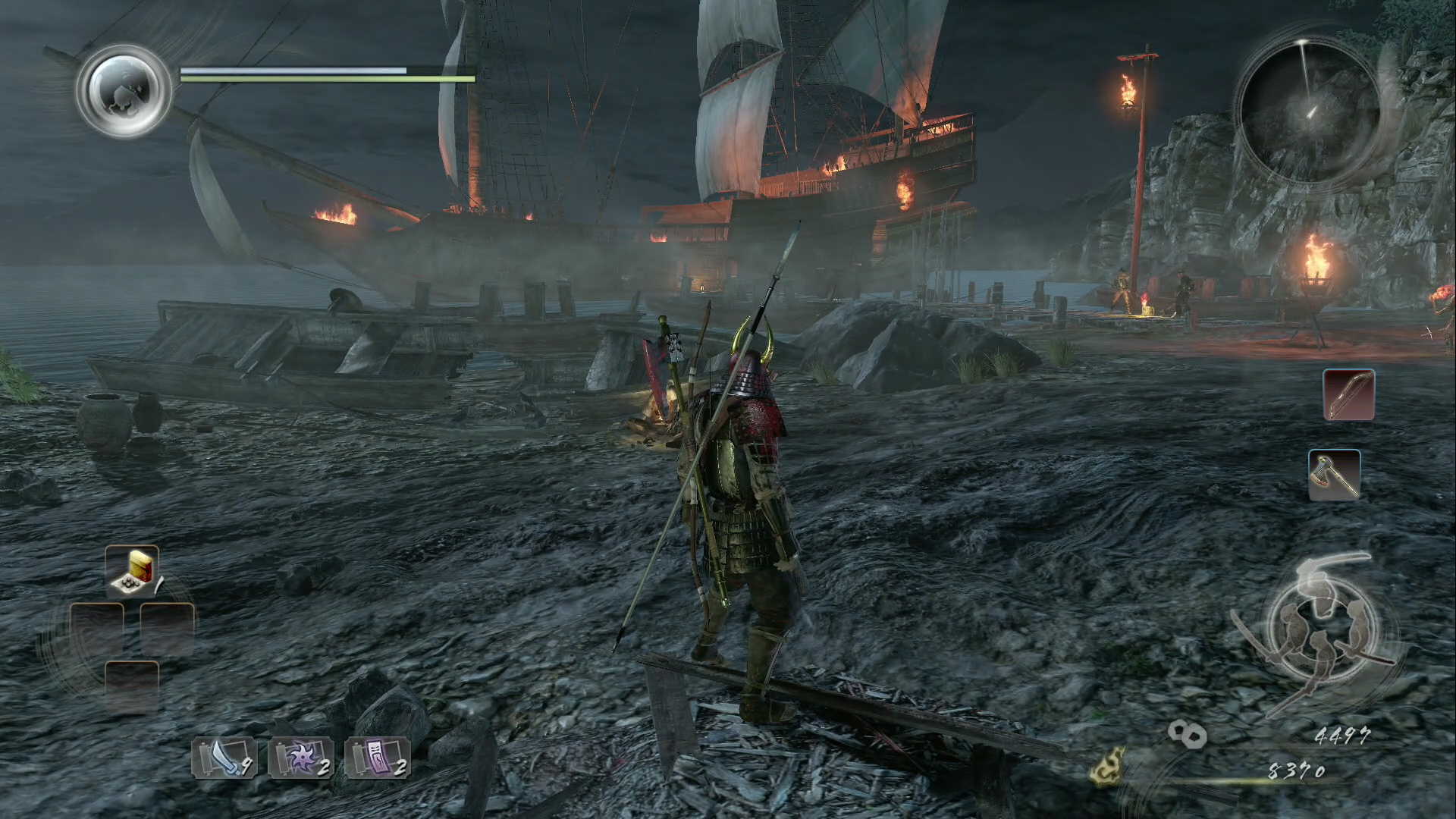This screenshot has height=819, width=1456.
Task: Use the purple talisman scroll slot
Action: tap(378, 758)
